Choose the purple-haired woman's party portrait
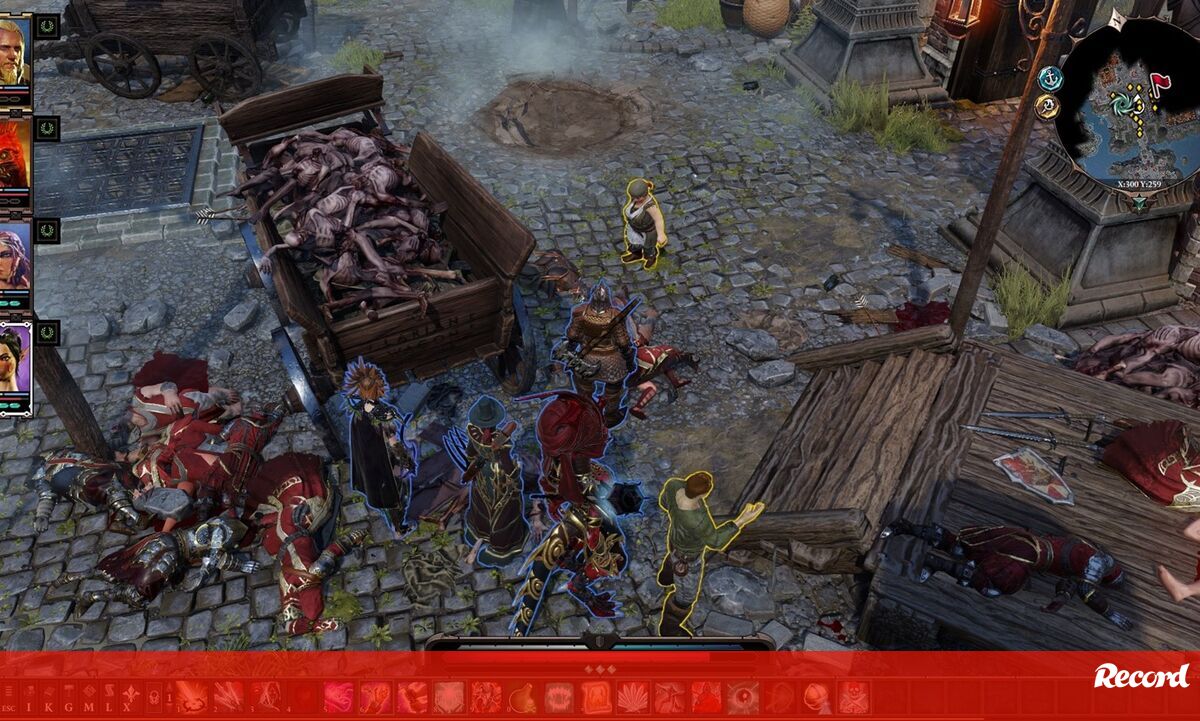Screen dimensions: 1200x721 [x=14, y=258]
